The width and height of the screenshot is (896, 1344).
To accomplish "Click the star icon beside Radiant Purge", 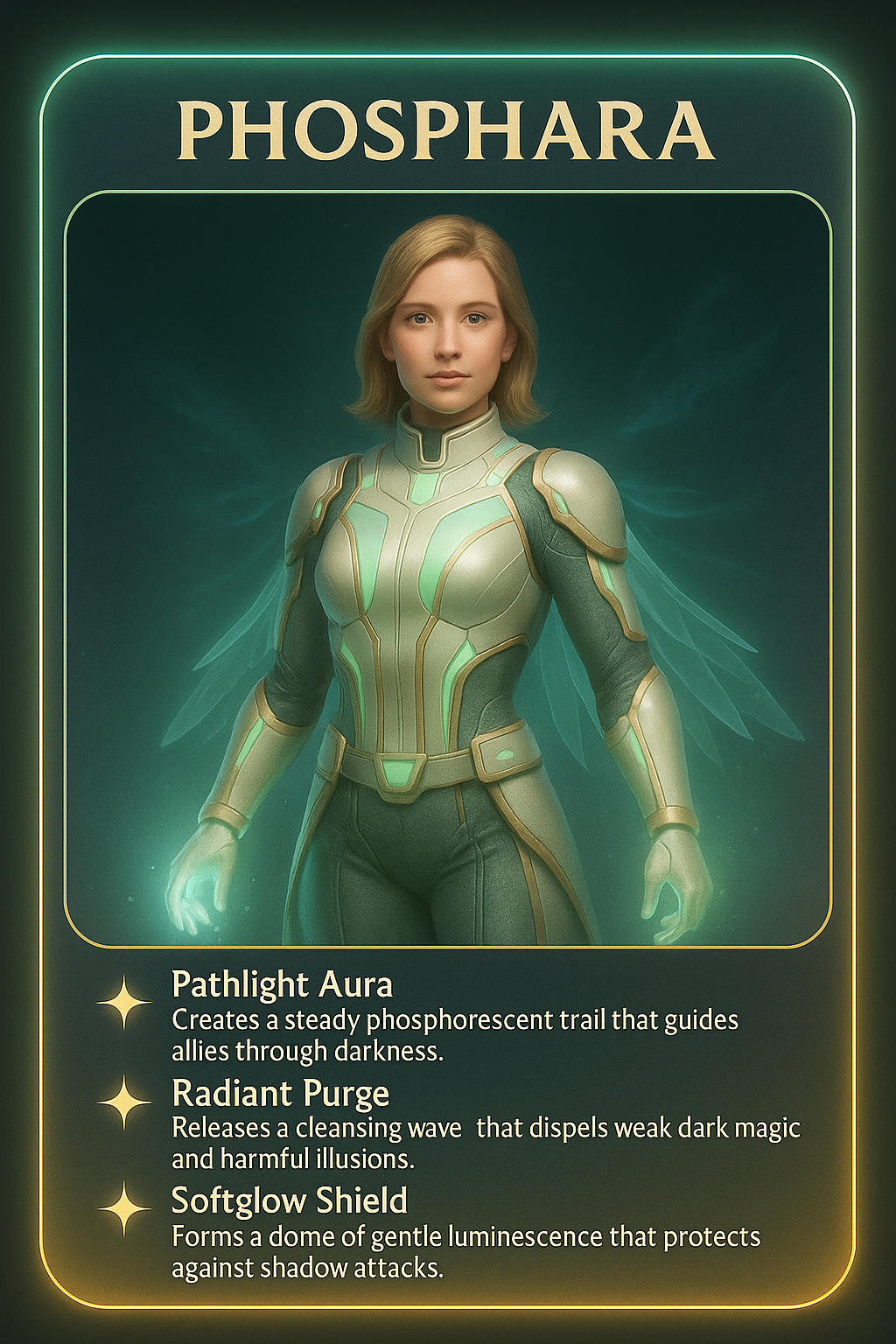I will click(124, 1102).
